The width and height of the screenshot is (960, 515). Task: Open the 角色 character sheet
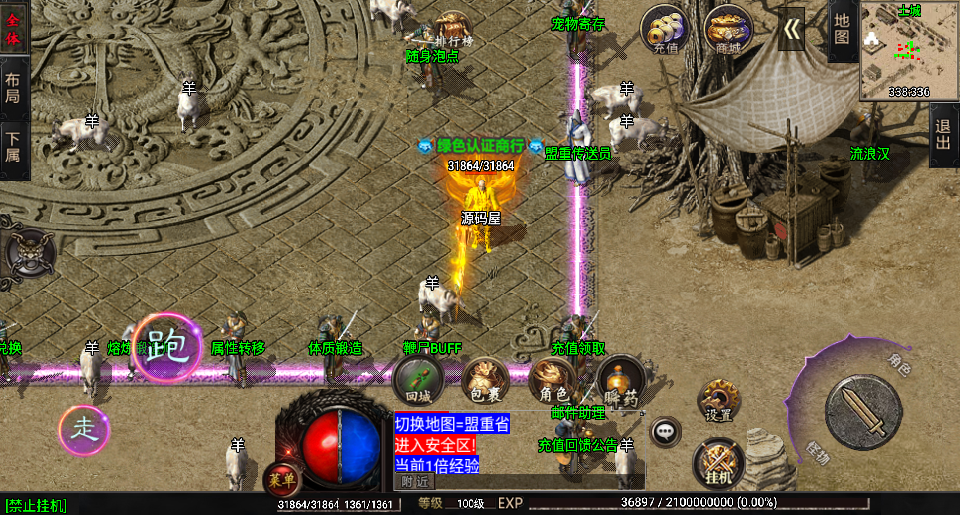pos(551,378)
